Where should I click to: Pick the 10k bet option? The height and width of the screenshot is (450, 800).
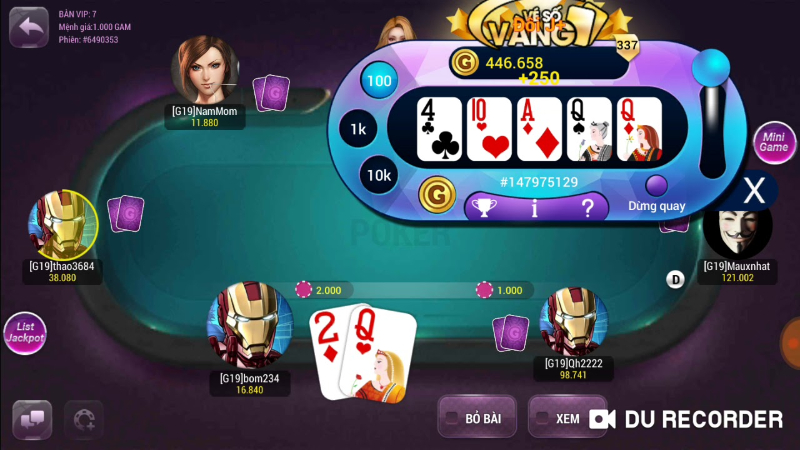(379, 174)
